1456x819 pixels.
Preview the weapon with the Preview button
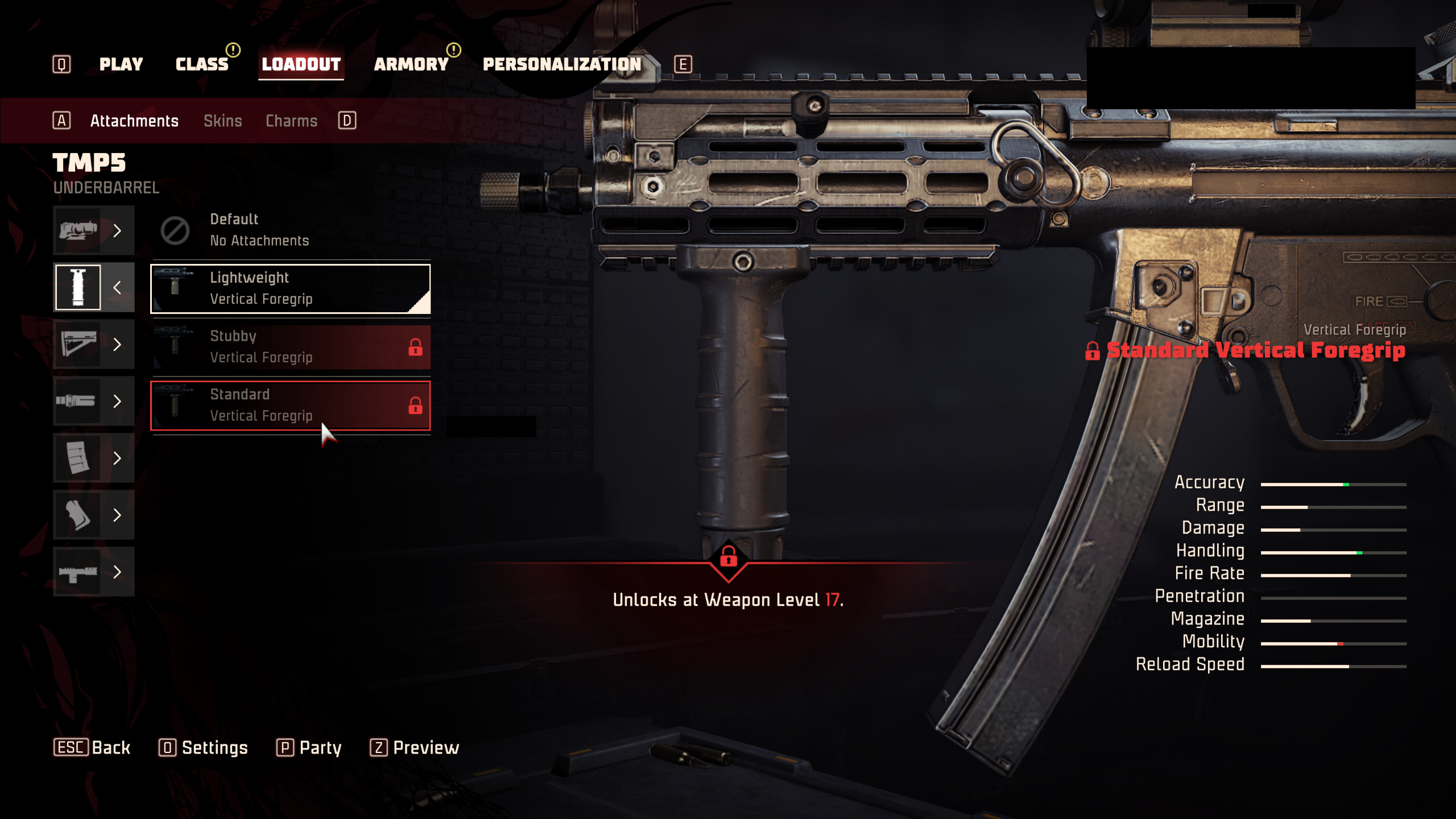coord(415,747)
